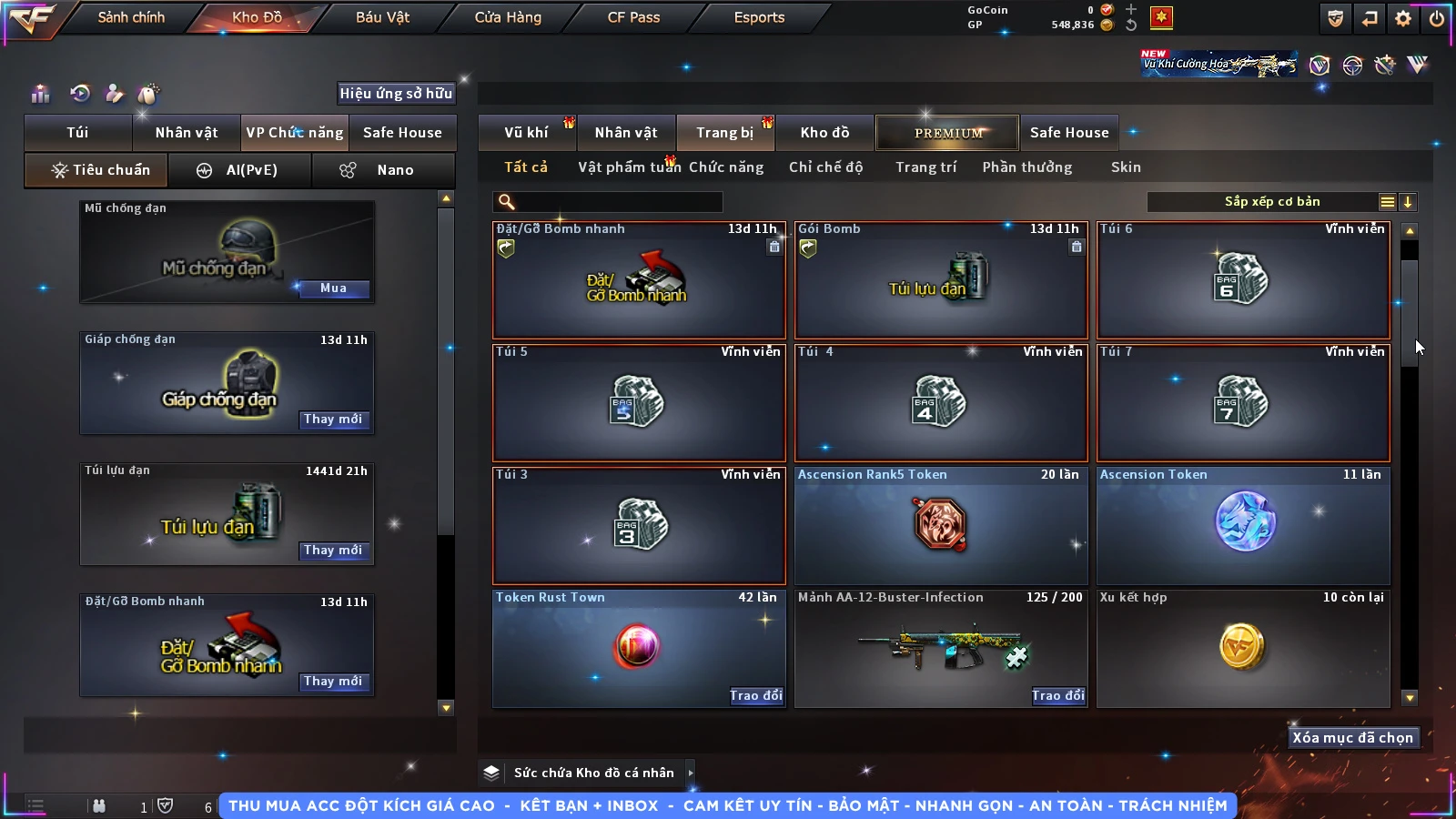
Task: Open the Hiệu ứng sở hữu panel
Action: (396, 94)
